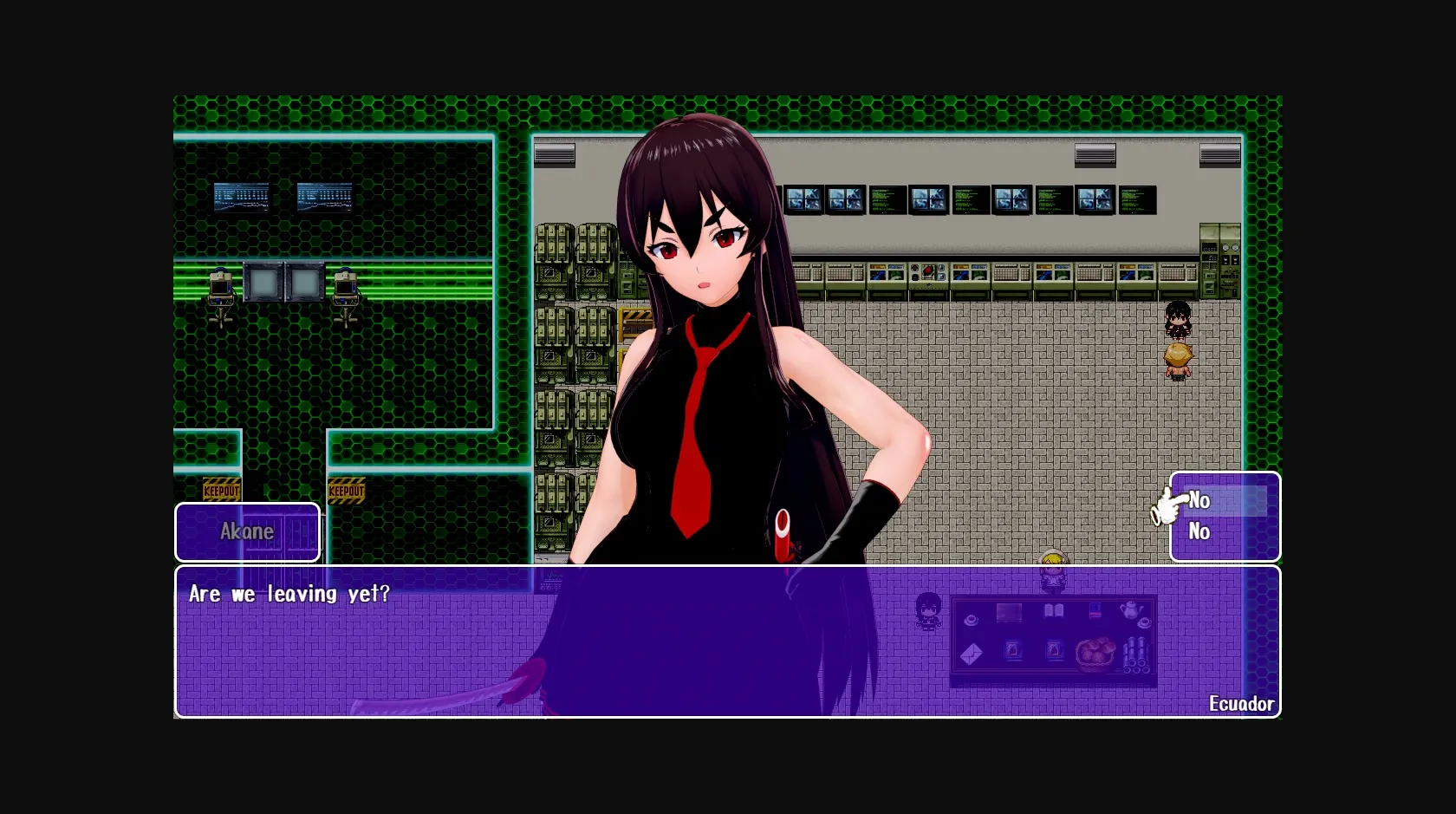Click the rolled scrolls icon on the table
This screenshot has width=1456, height=814.
point(1136,654)
